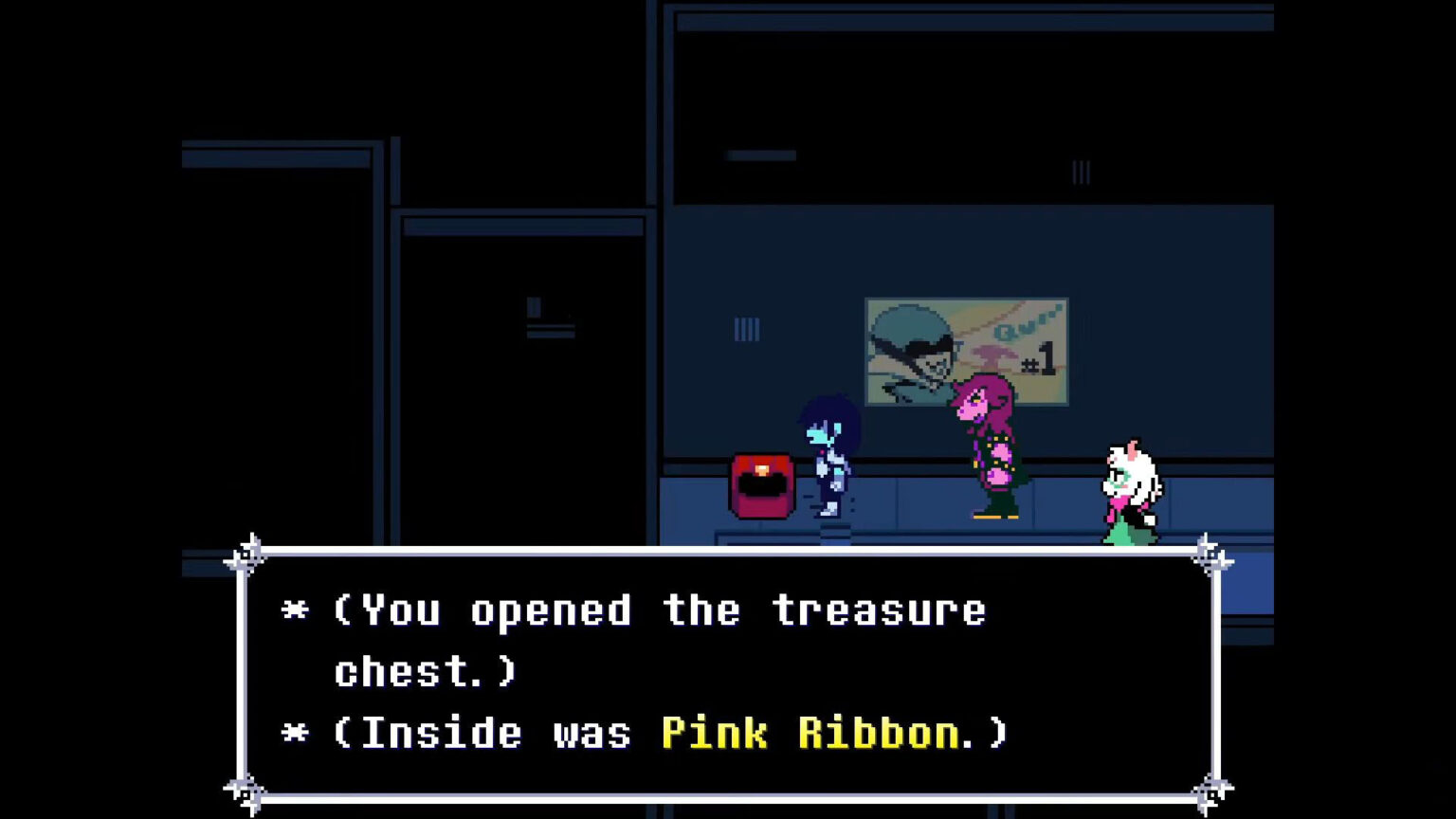
Task: Click the #1 poster on the wall
Action: tap(965, 351)
